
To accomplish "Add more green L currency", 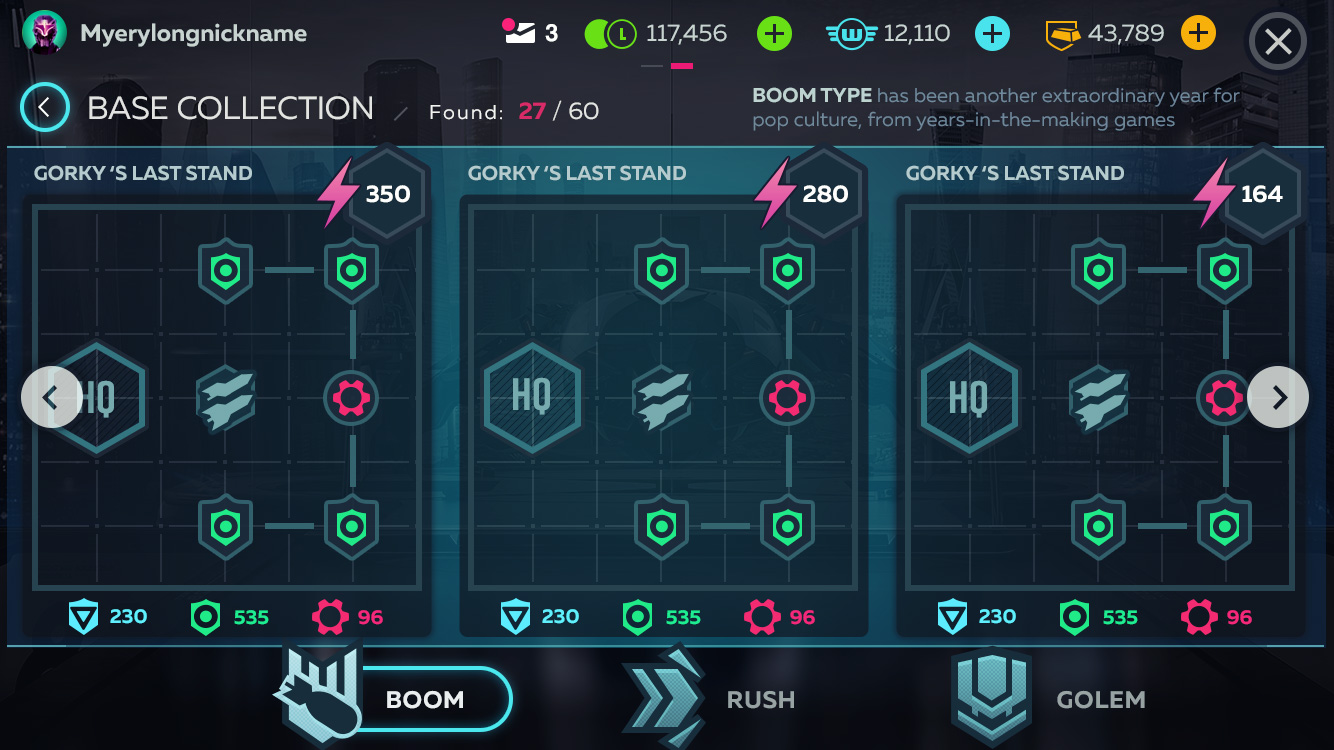I will (x=774, y=34).
